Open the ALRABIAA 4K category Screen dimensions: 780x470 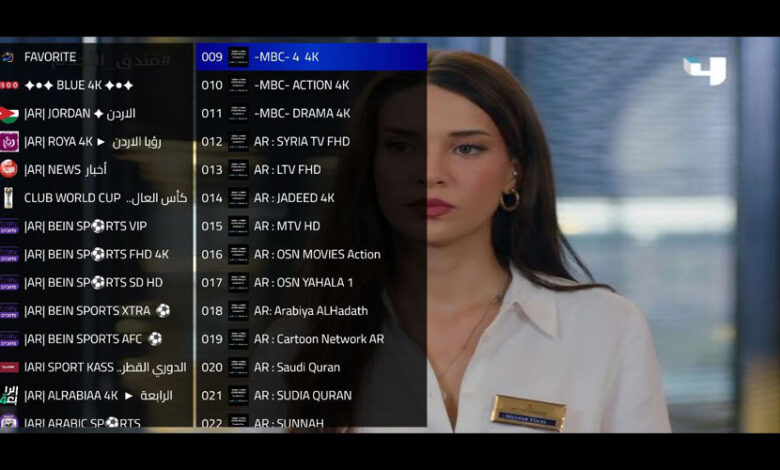point(97,395)
